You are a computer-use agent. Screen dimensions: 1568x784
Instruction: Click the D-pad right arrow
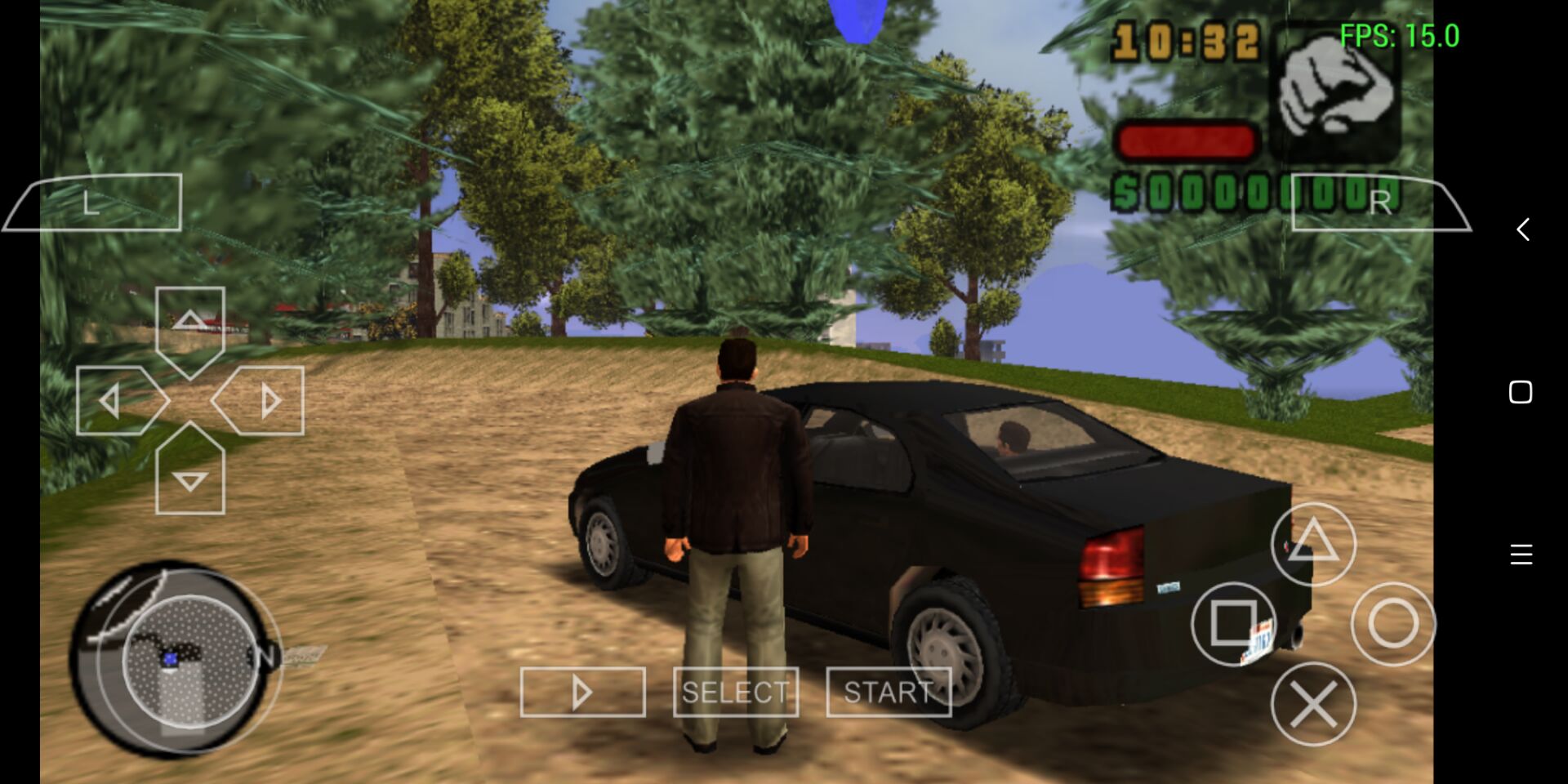pos(263,400)
